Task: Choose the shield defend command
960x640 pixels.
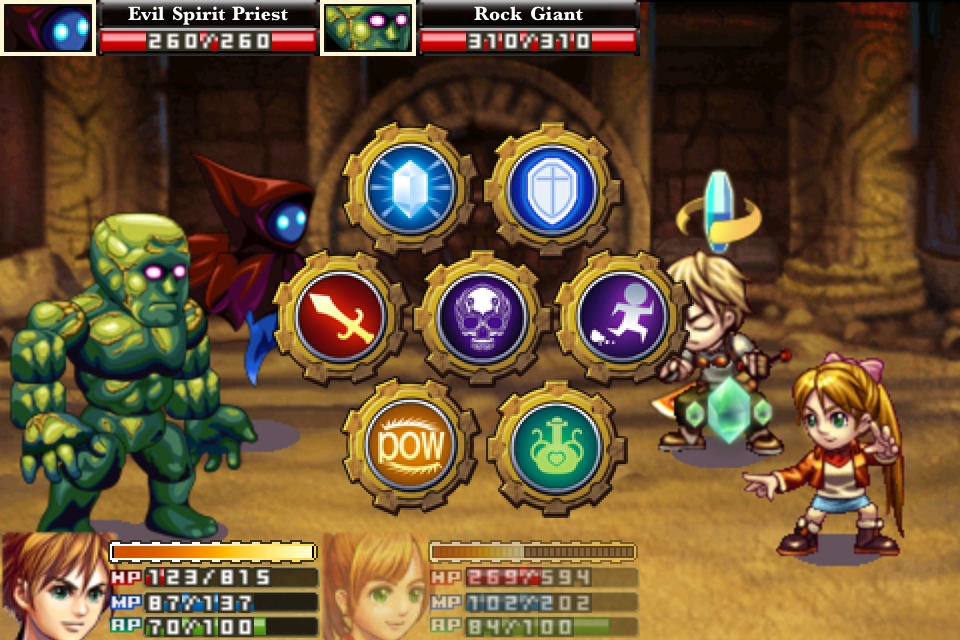Action: [552, 188]
